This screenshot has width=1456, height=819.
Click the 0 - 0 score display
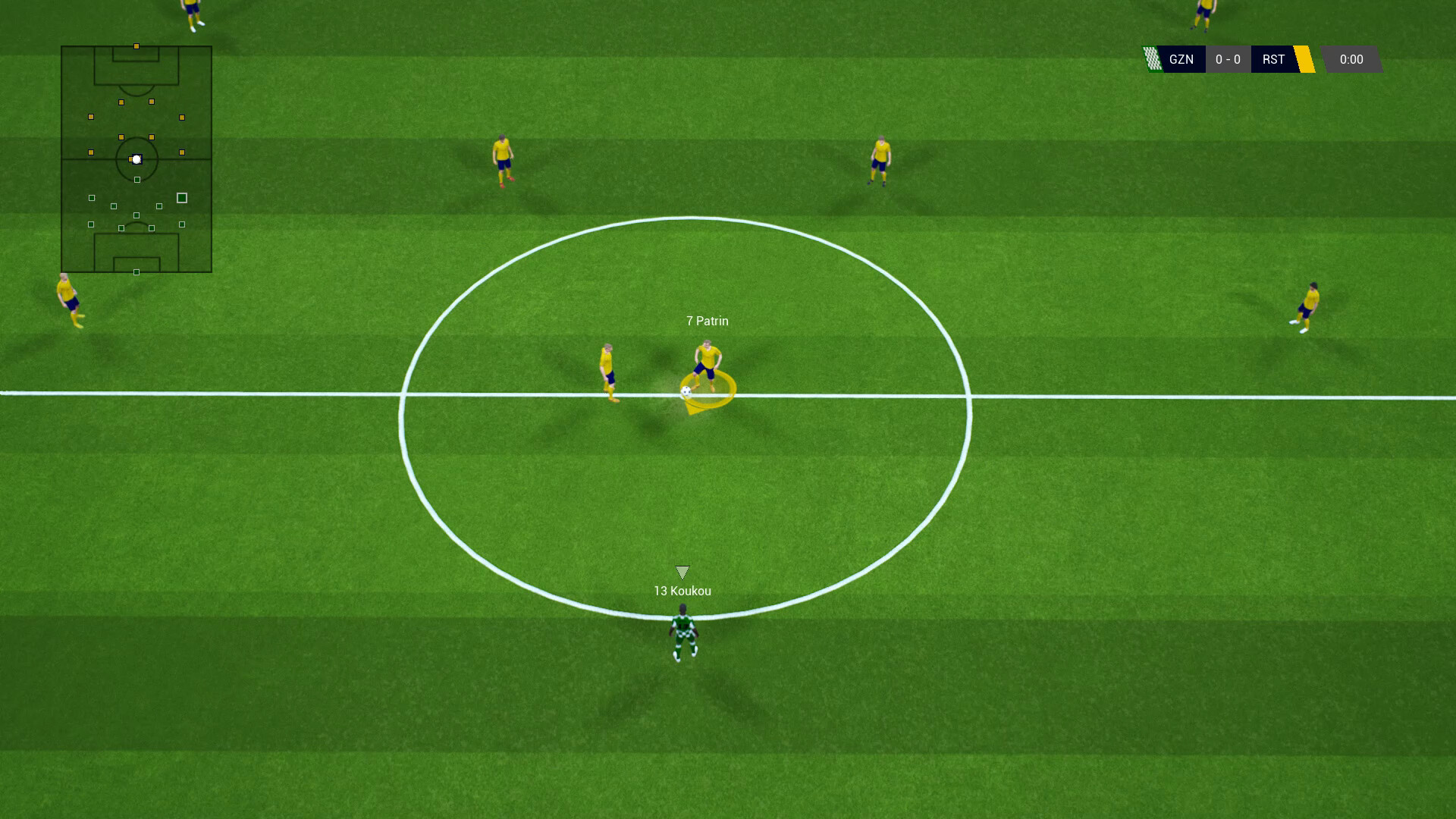point(1228,59)
